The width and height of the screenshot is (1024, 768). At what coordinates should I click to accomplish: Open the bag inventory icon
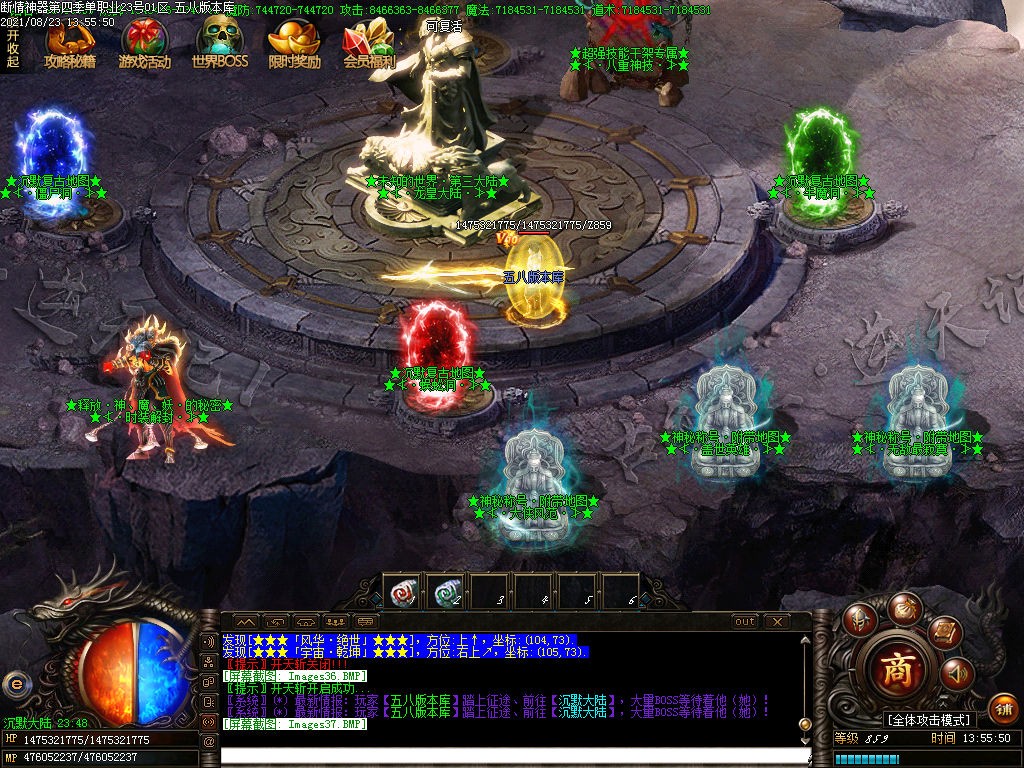pos(906,606)
